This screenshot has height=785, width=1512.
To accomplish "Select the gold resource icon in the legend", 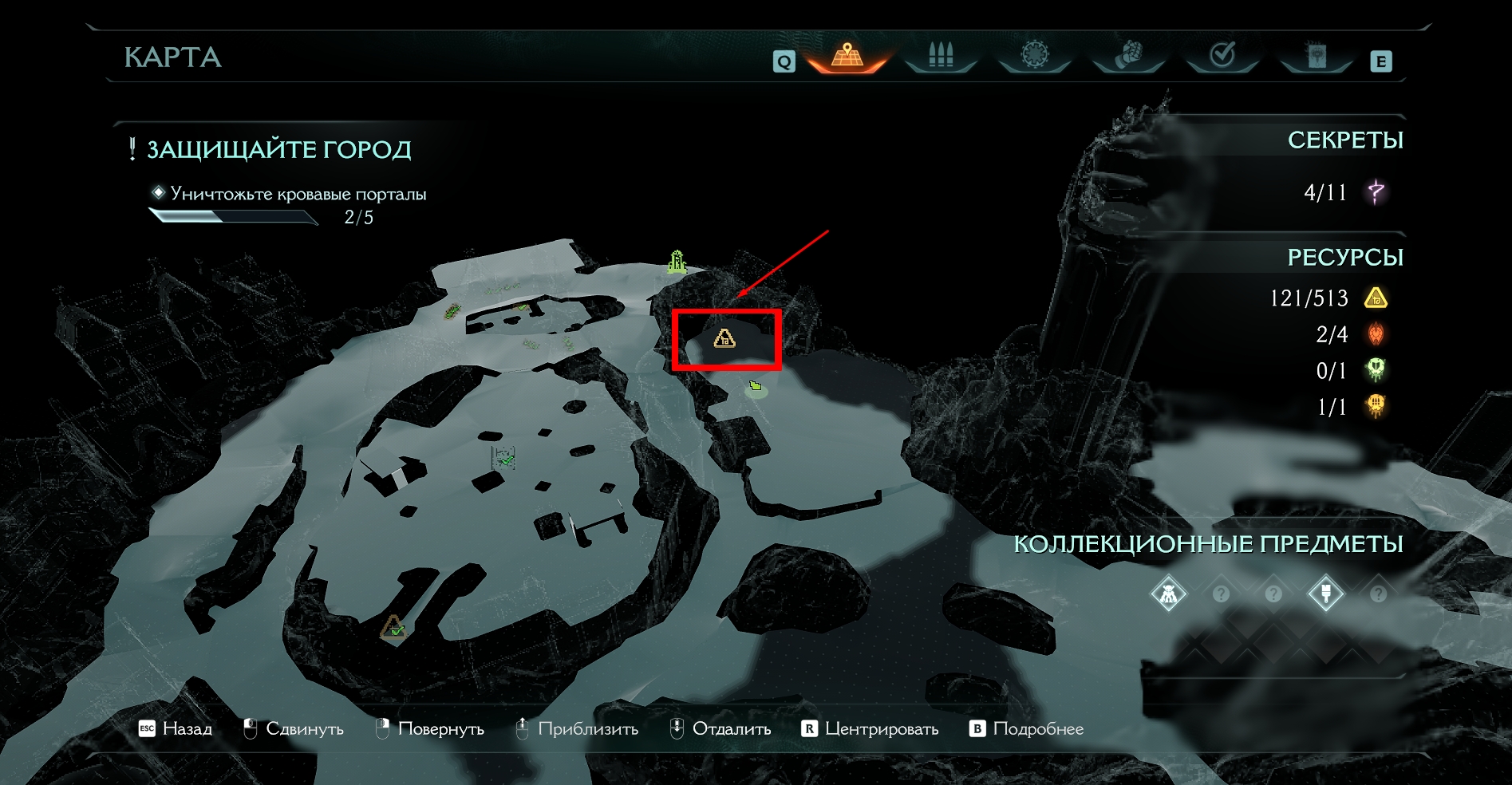I will coord(1376,298).
